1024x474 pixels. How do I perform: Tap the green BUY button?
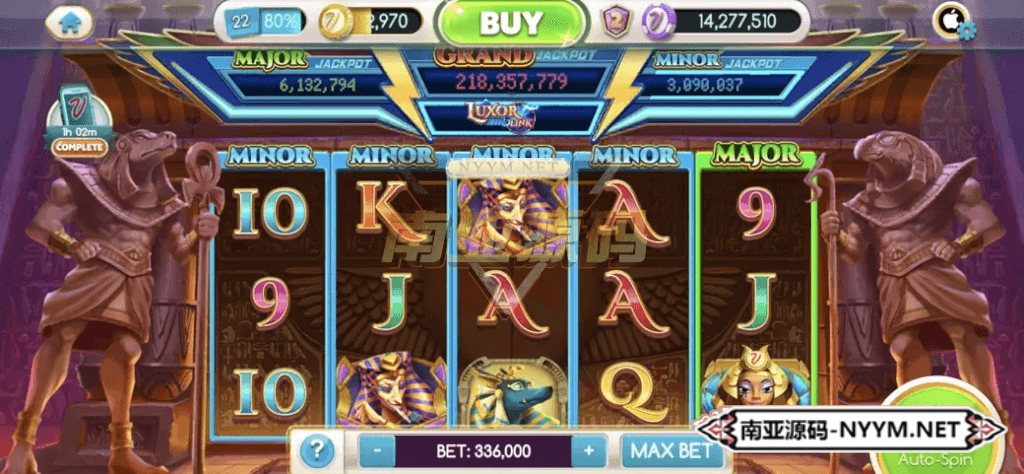[x=511, y=22]
